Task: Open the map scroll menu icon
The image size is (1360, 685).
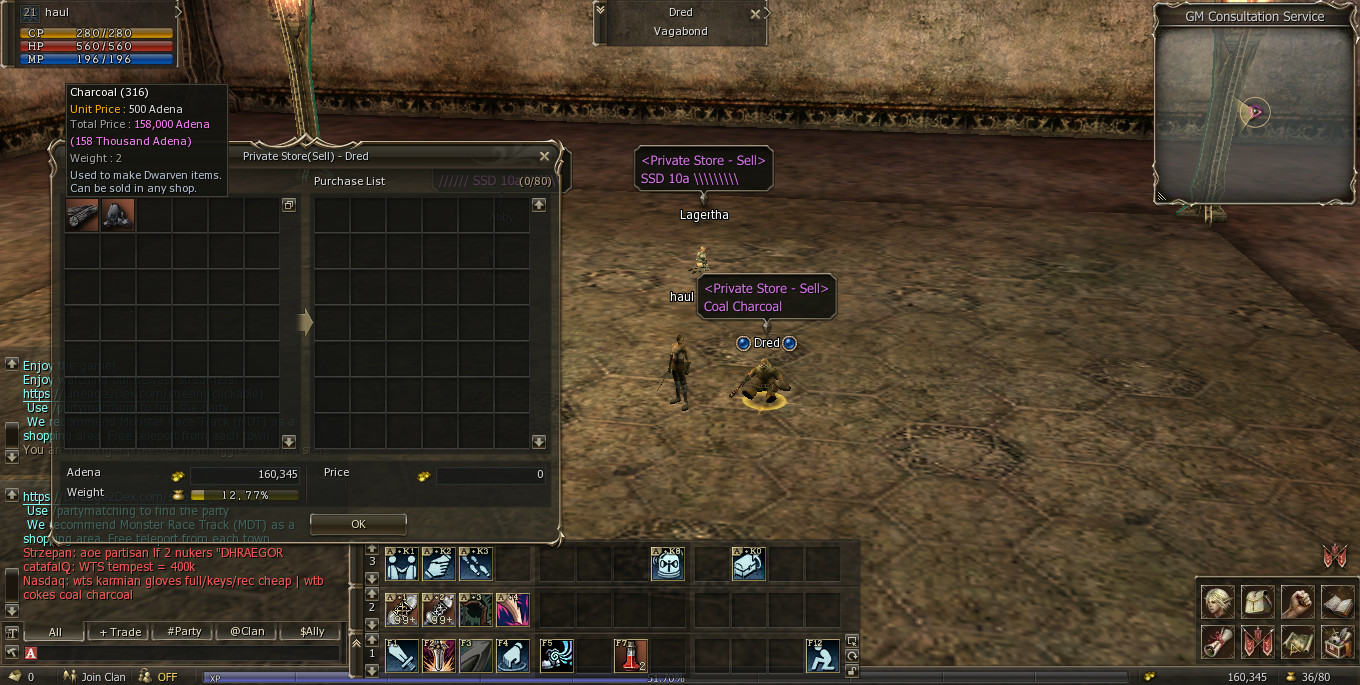Action: point(1297,642)
